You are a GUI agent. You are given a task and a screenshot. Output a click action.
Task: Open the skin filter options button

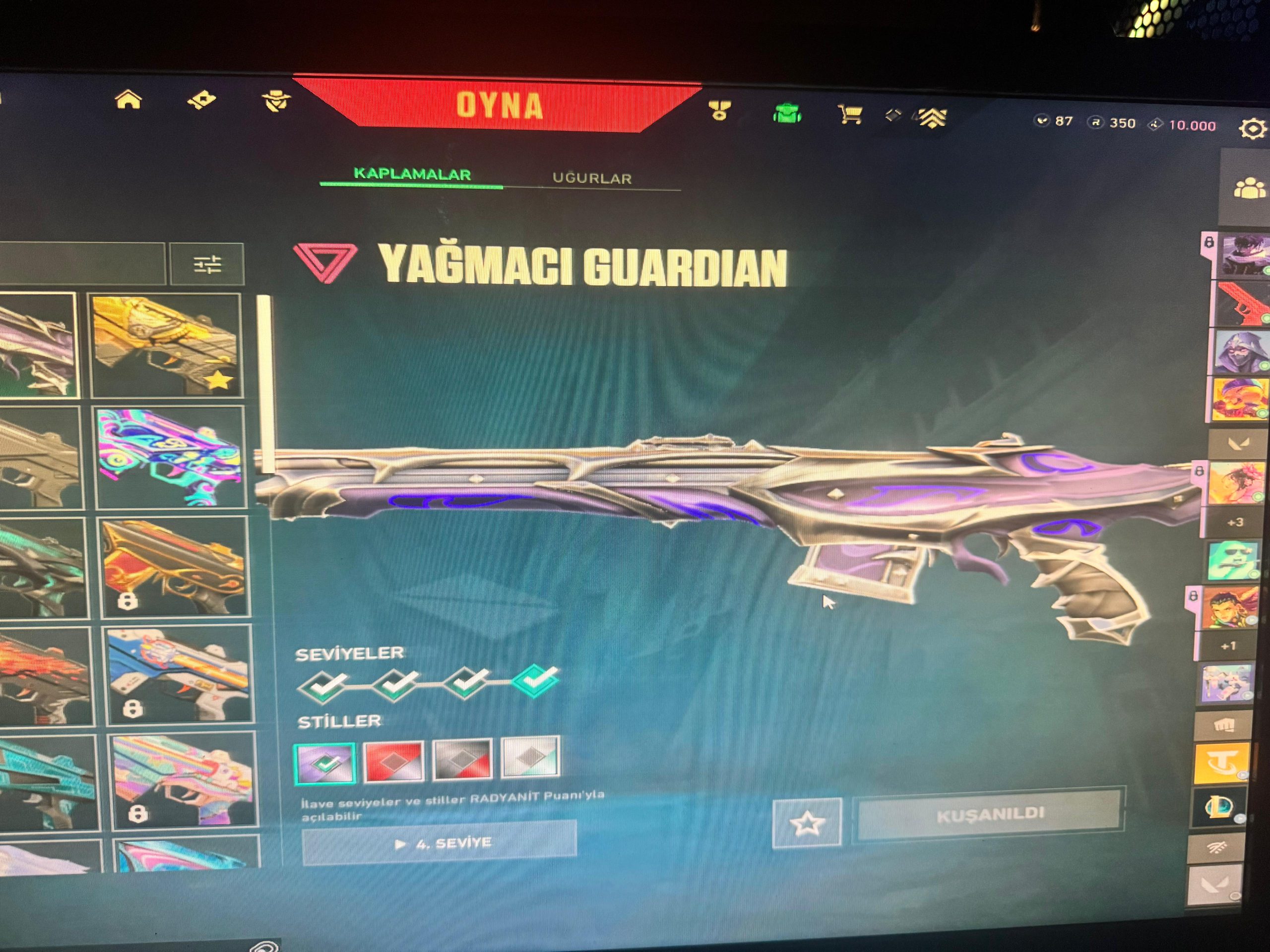pyautogui.click(x=207, y=265)
